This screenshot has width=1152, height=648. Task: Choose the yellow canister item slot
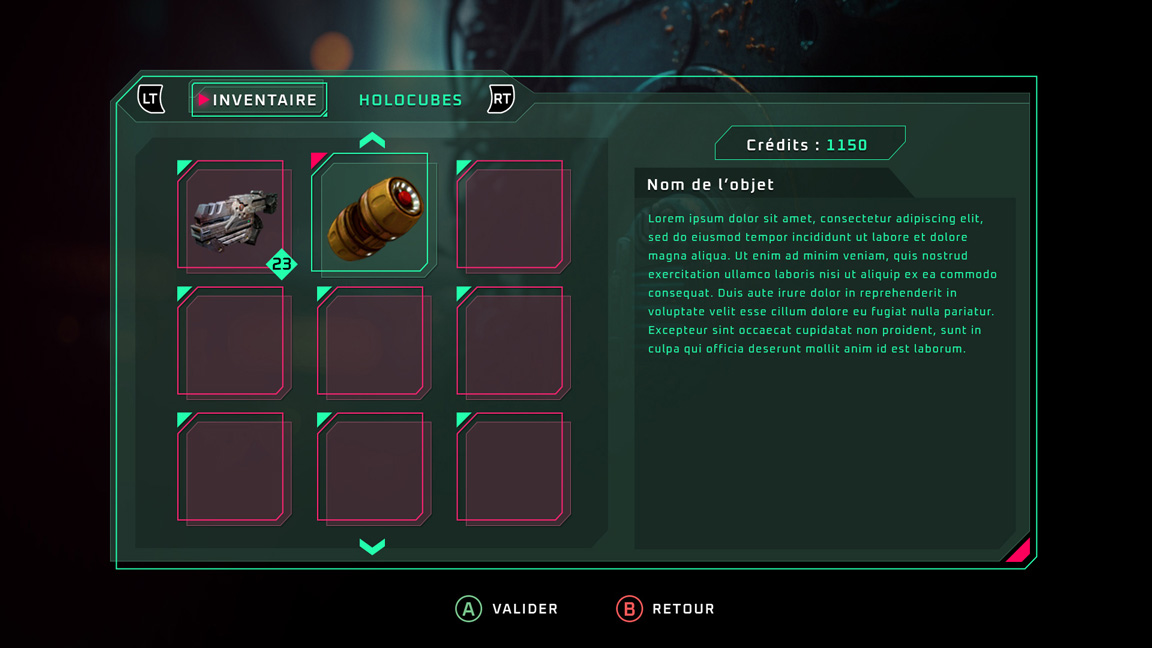point(371,214)
